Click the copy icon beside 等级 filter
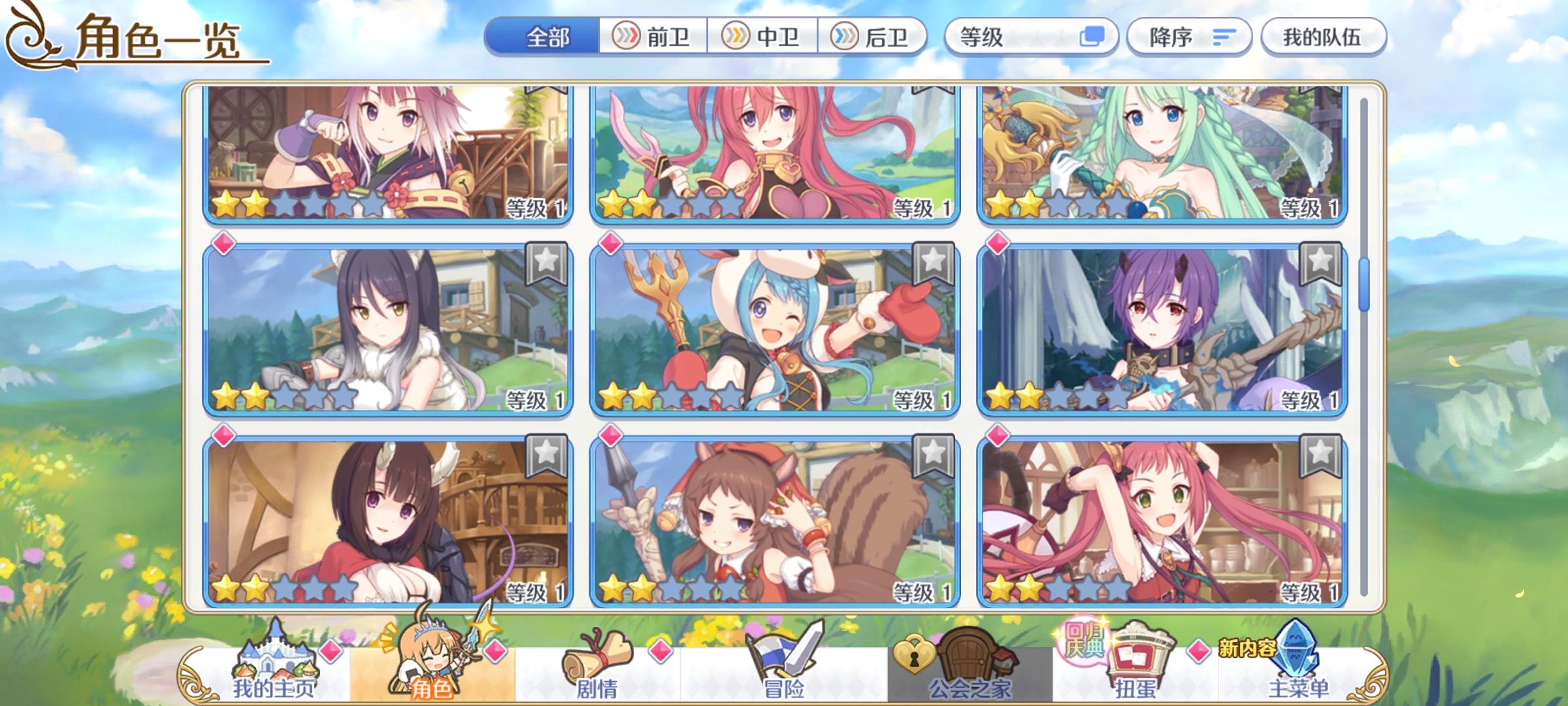Viewport: 1568px width, 706px height. click(x=1093, y=37)
